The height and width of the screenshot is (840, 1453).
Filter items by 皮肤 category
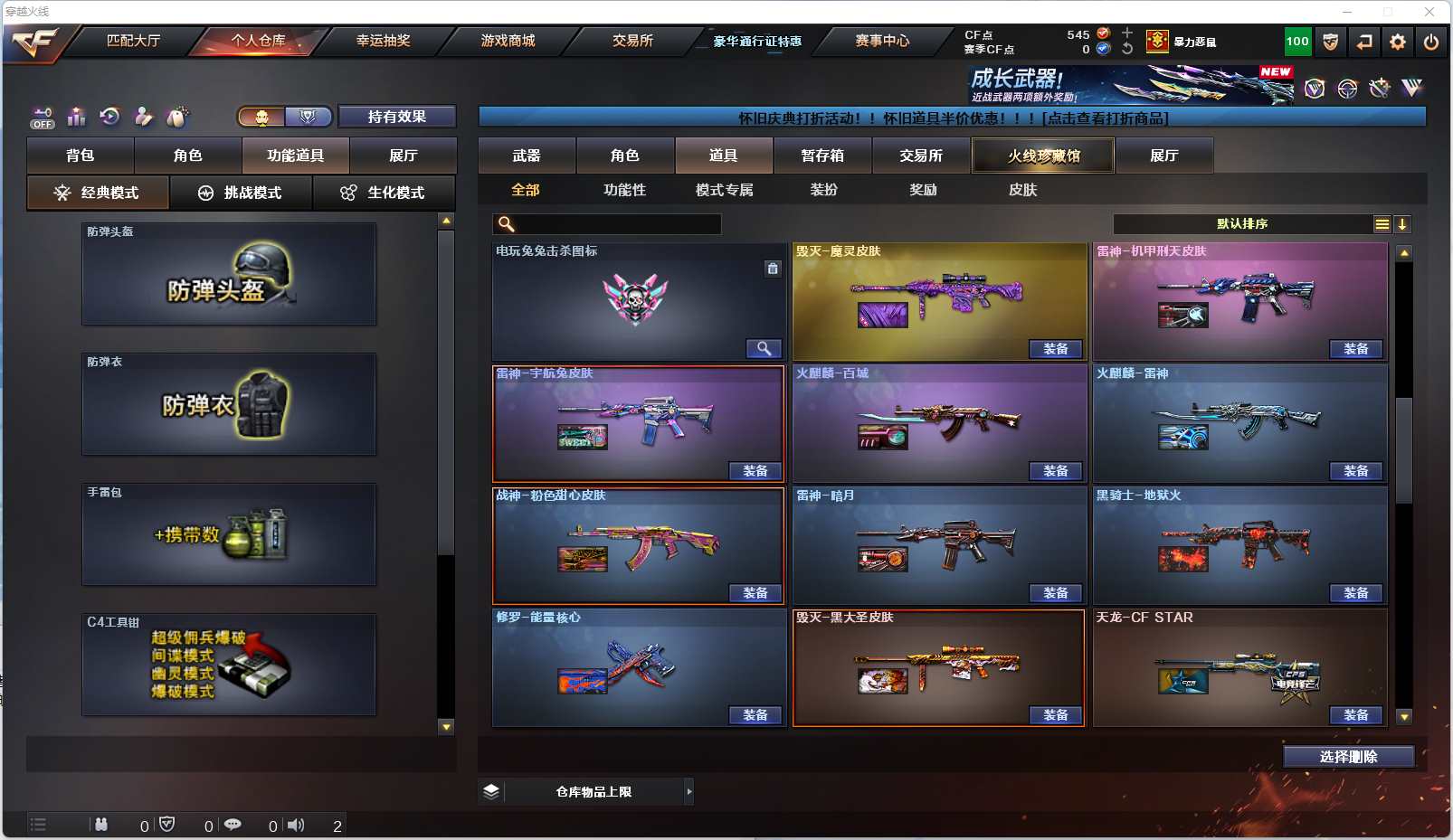(x=1022, y=190)
